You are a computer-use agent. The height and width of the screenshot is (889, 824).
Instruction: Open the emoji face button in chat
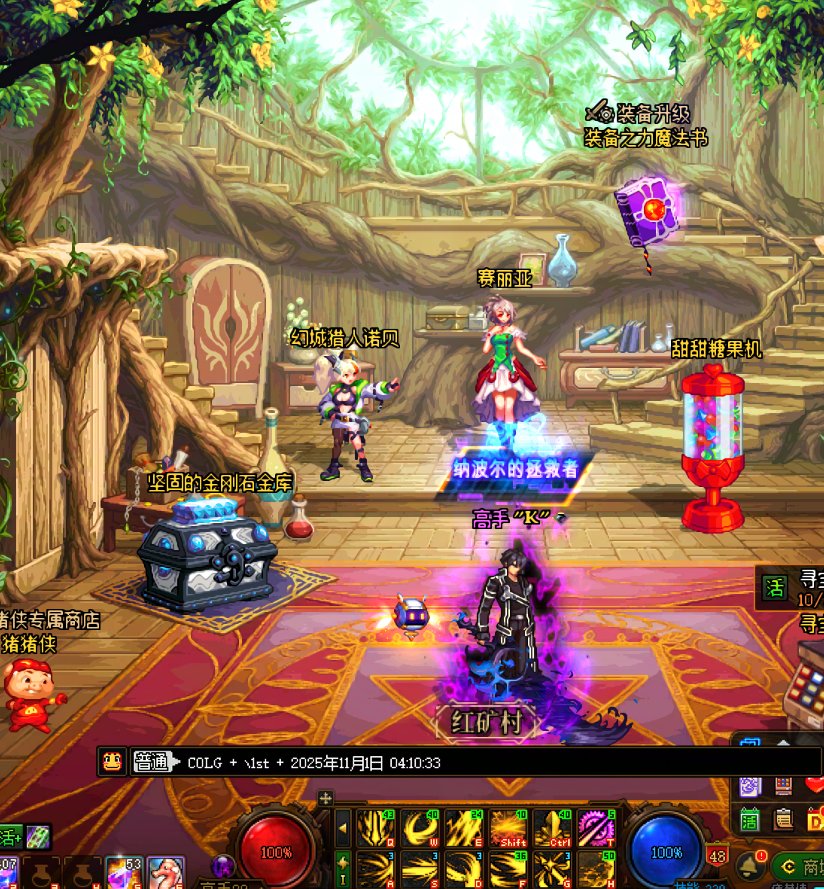113,762
